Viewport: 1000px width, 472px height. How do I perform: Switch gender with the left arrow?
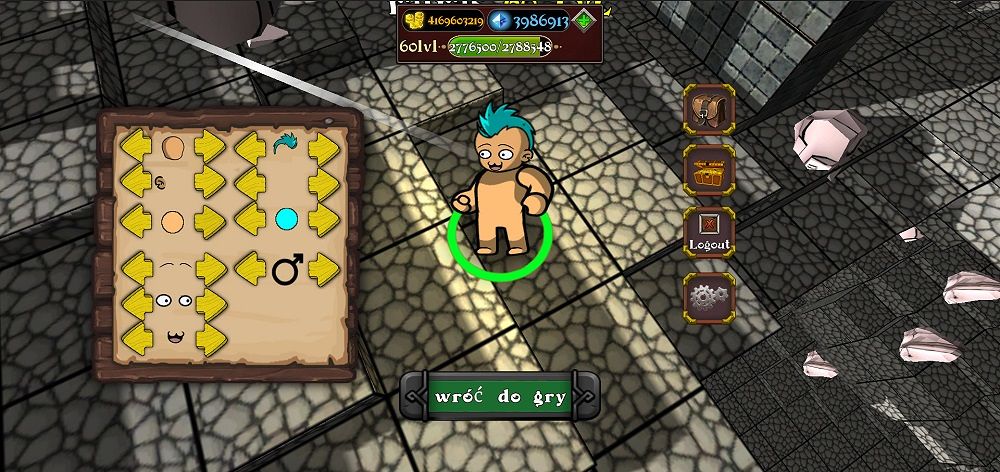tap(251, 268)
